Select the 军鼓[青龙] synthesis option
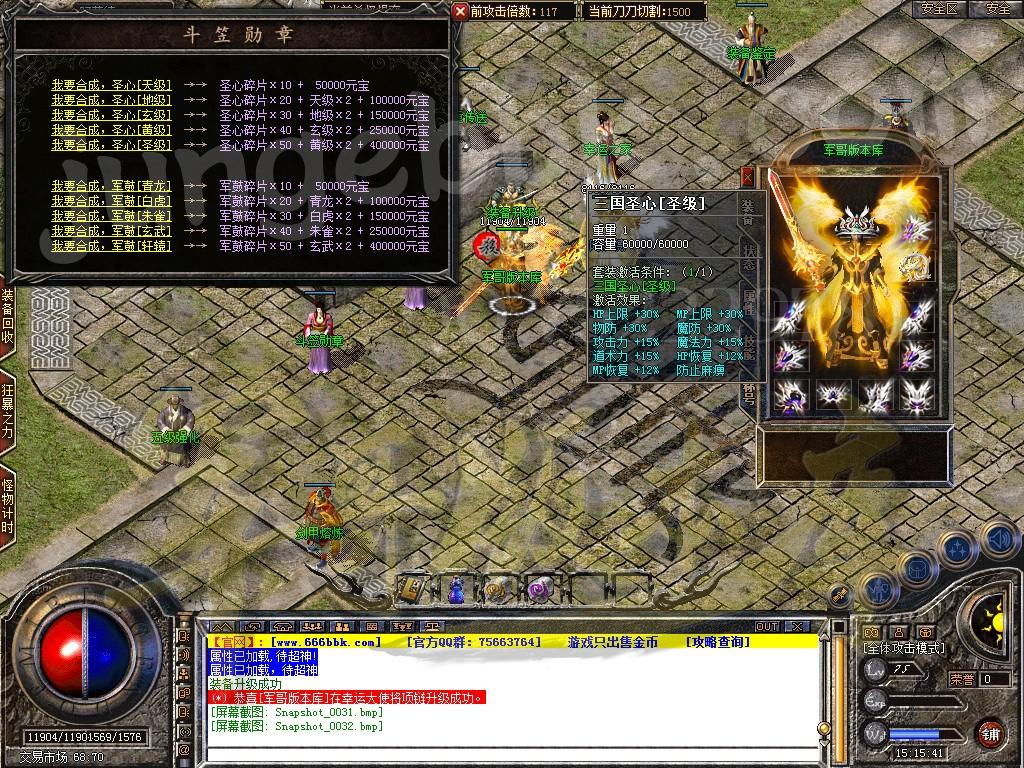 point(112,186)
